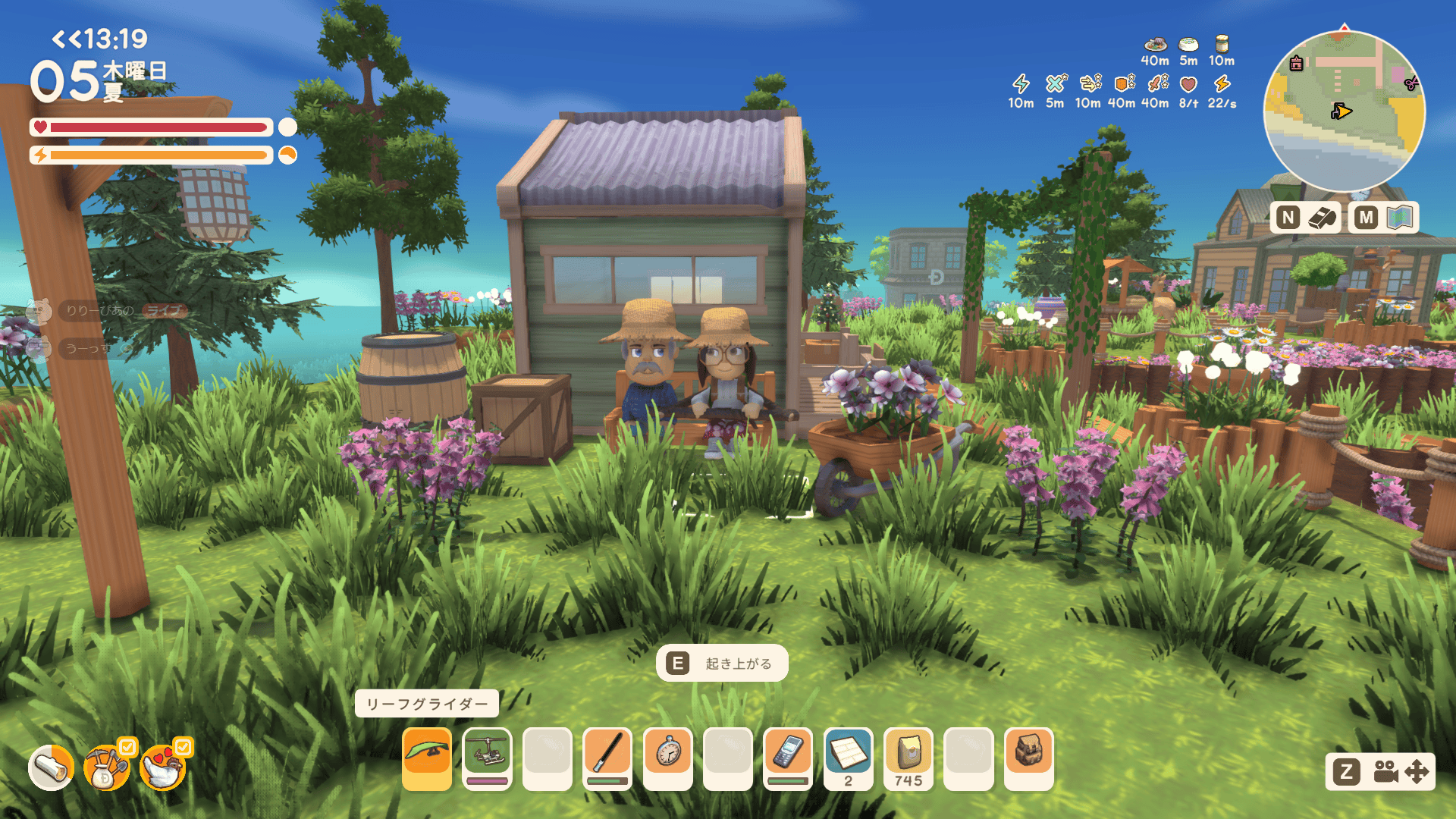Choose the seed bag with 745 count
The height and width of the screenshot is (819, 1456).
908,757
